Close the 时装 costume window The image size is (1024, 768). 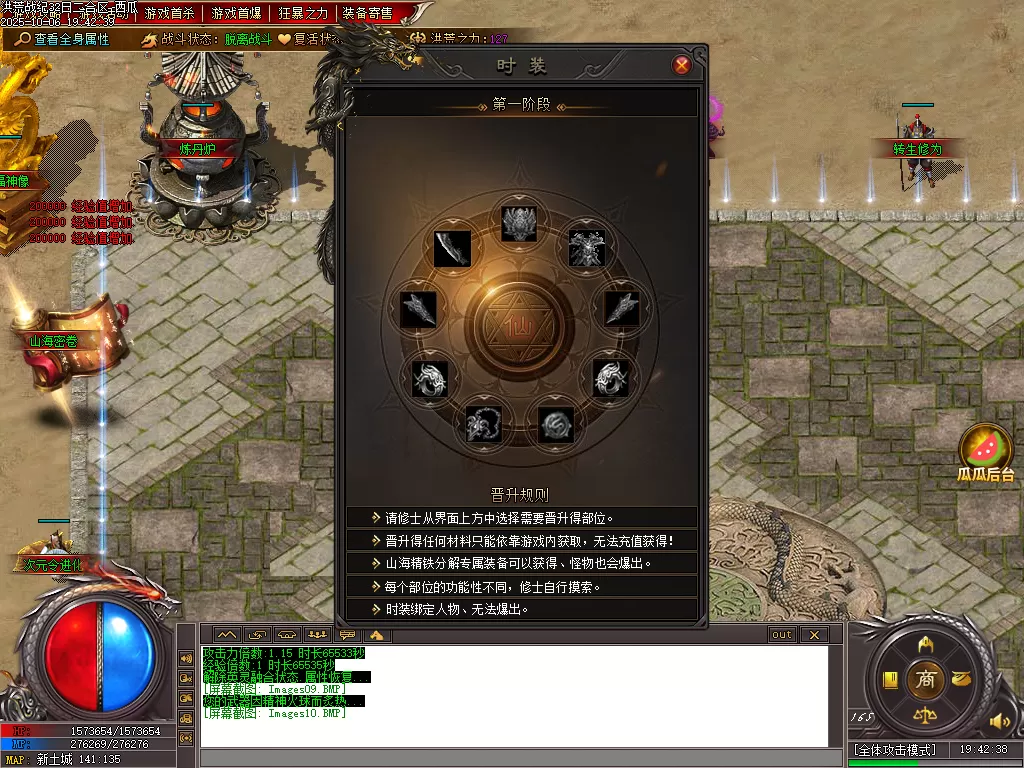682,66
